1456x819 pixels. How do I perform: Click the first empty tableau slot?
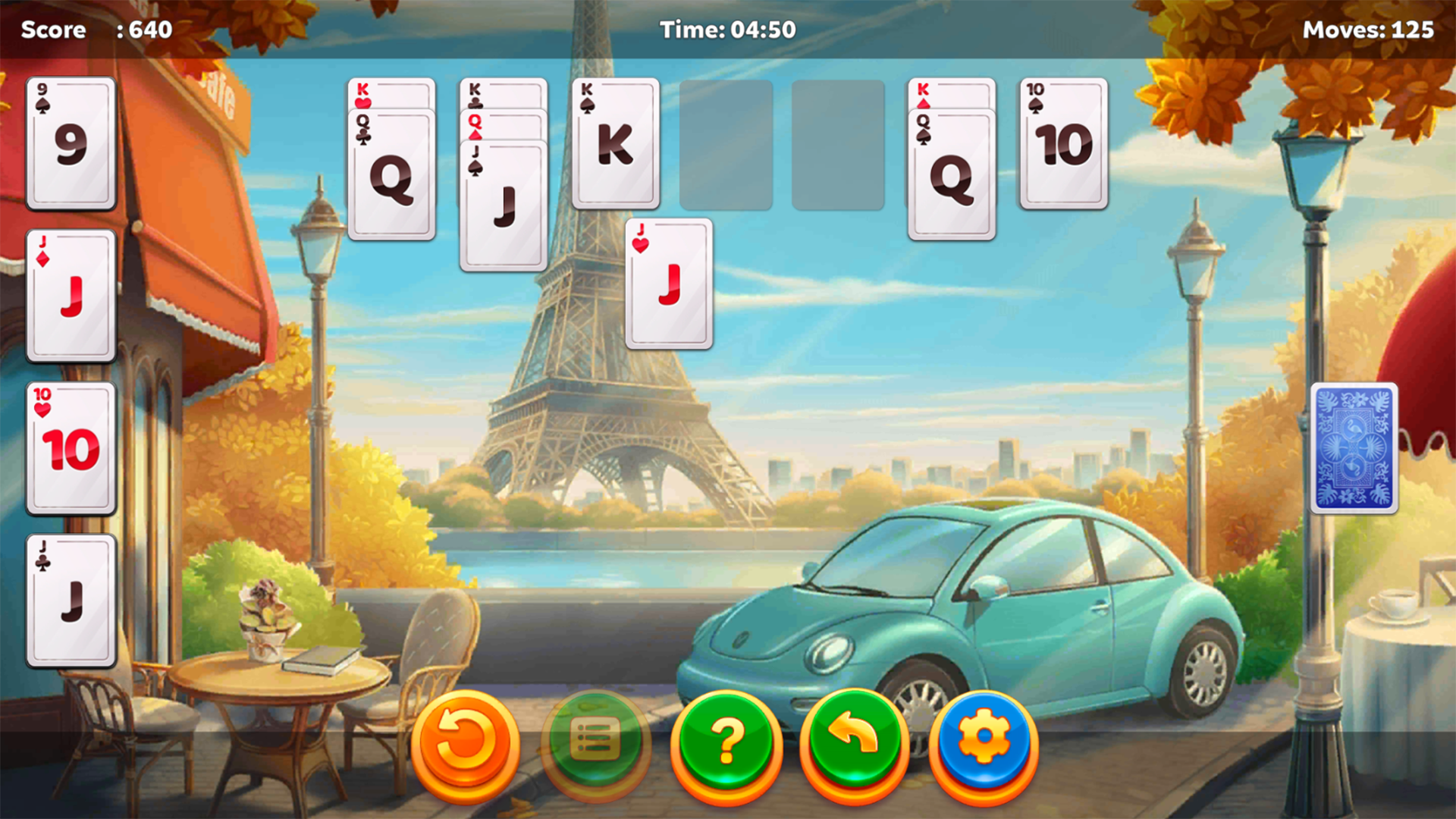coord(726,144)
